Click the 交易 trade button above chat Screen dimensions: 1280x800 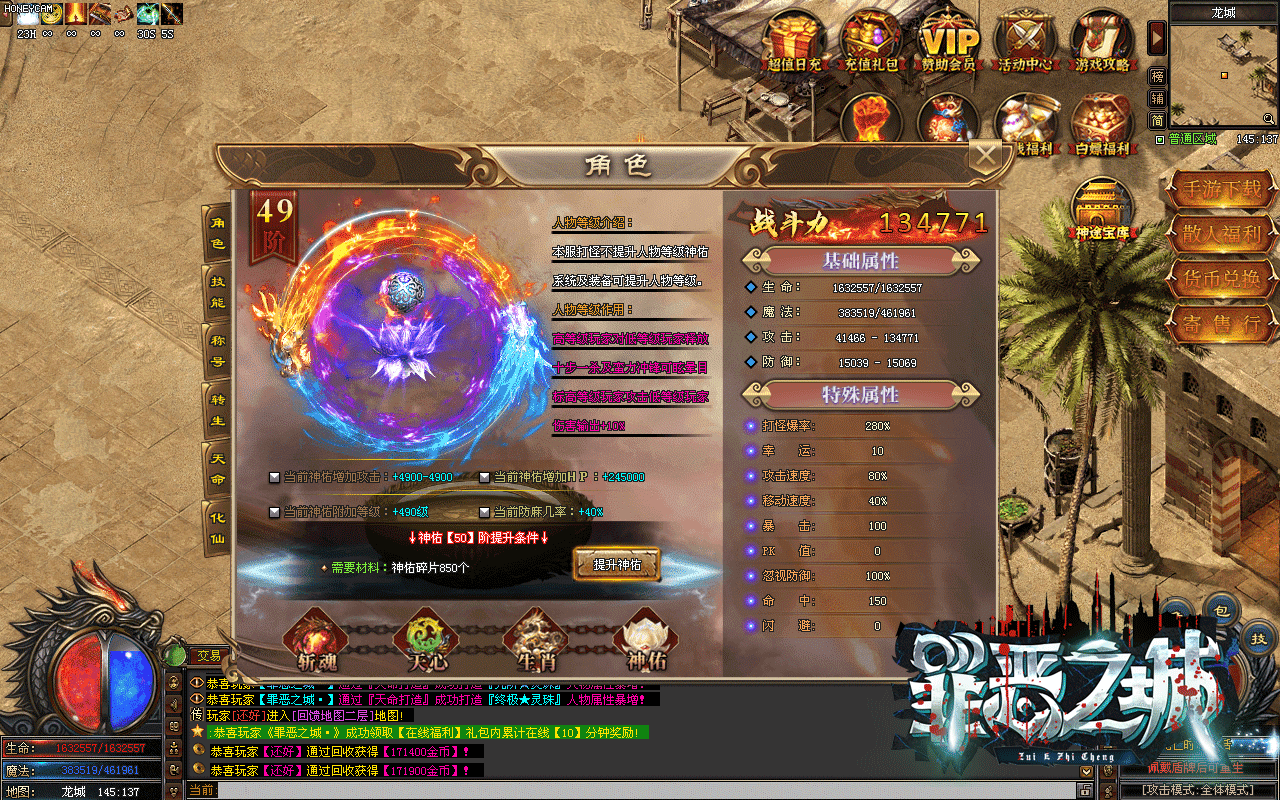208,655
